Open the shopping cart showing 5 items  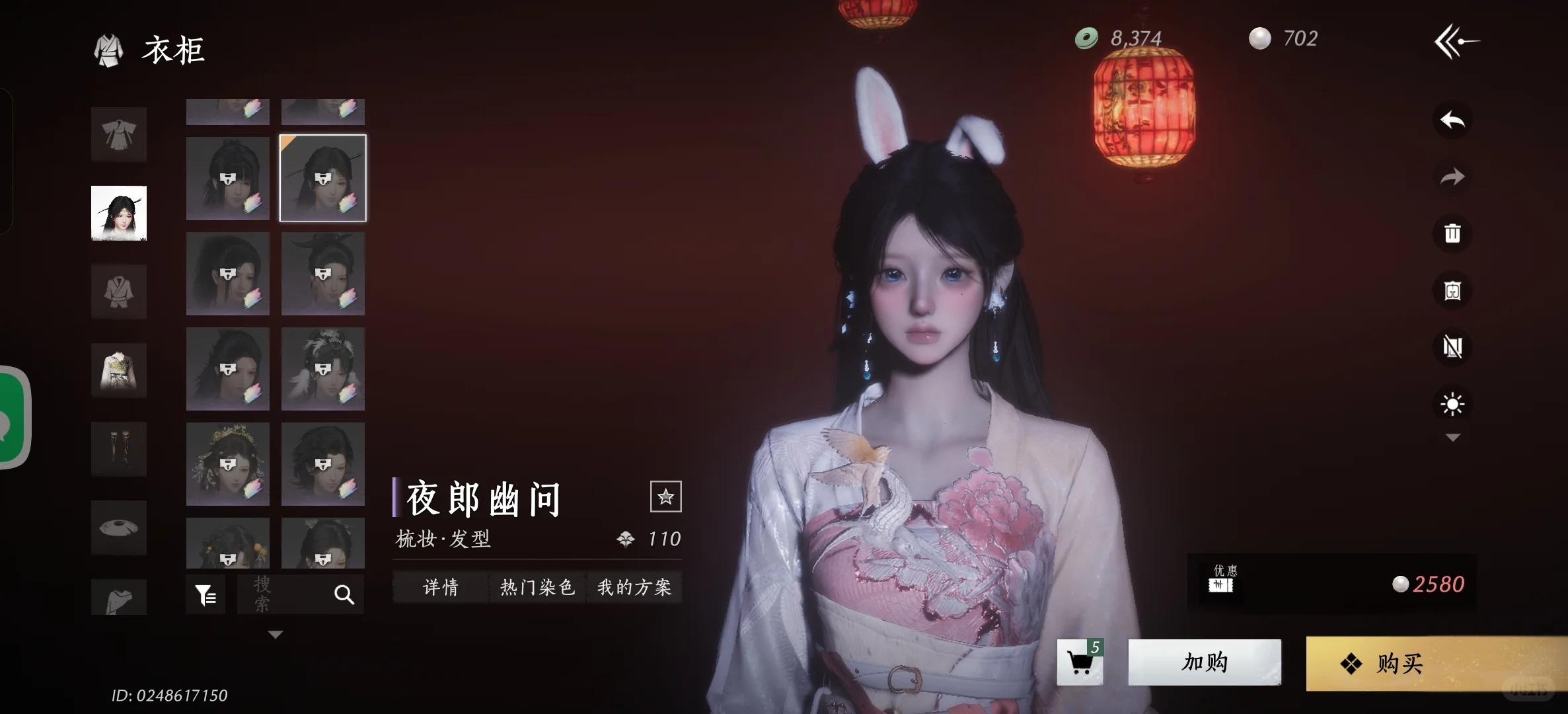pyautogui.click(x=1081, y=662)
